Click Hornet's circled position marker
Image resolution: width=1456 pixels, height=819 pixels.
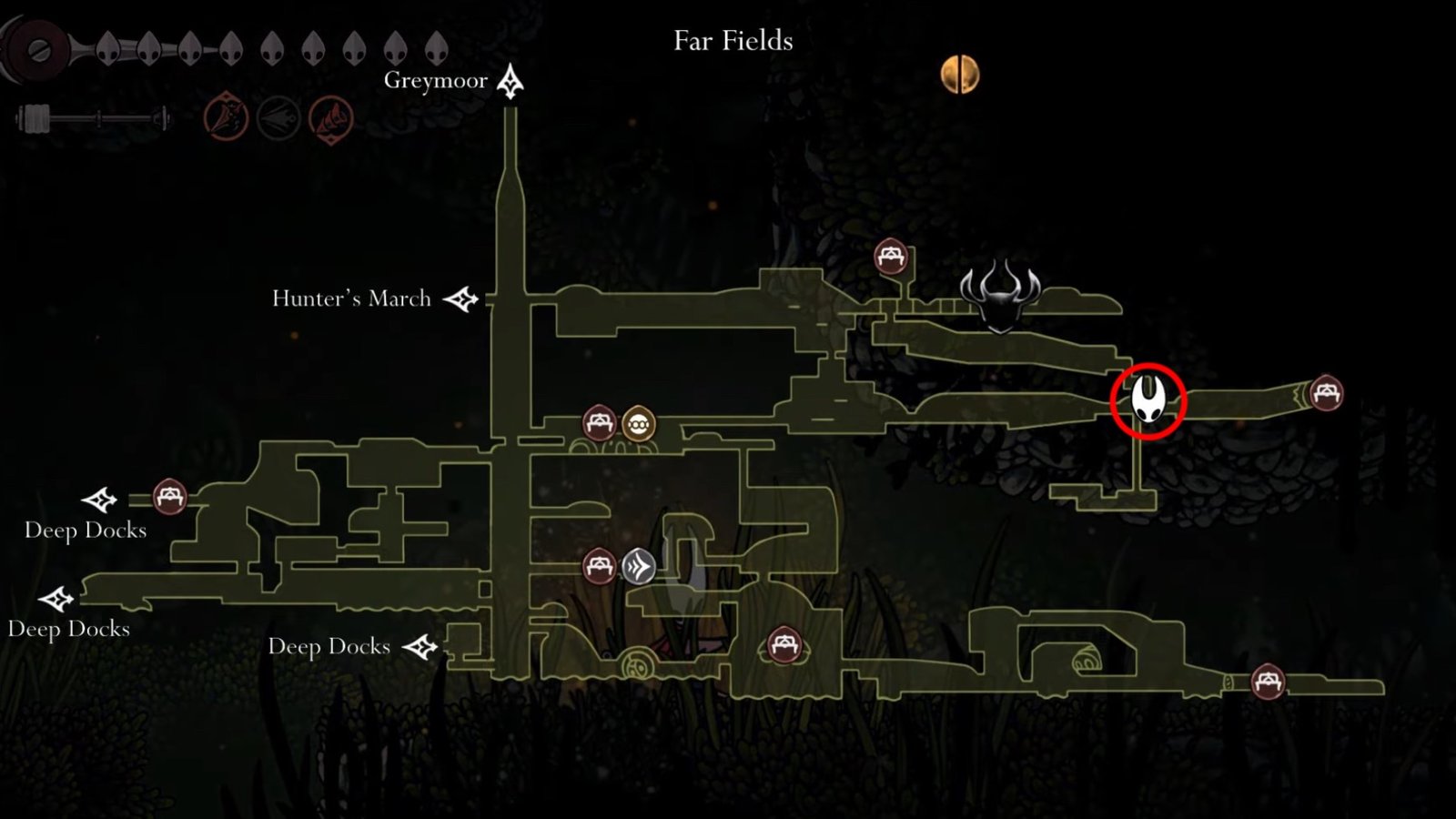(x=1148, y=400)
